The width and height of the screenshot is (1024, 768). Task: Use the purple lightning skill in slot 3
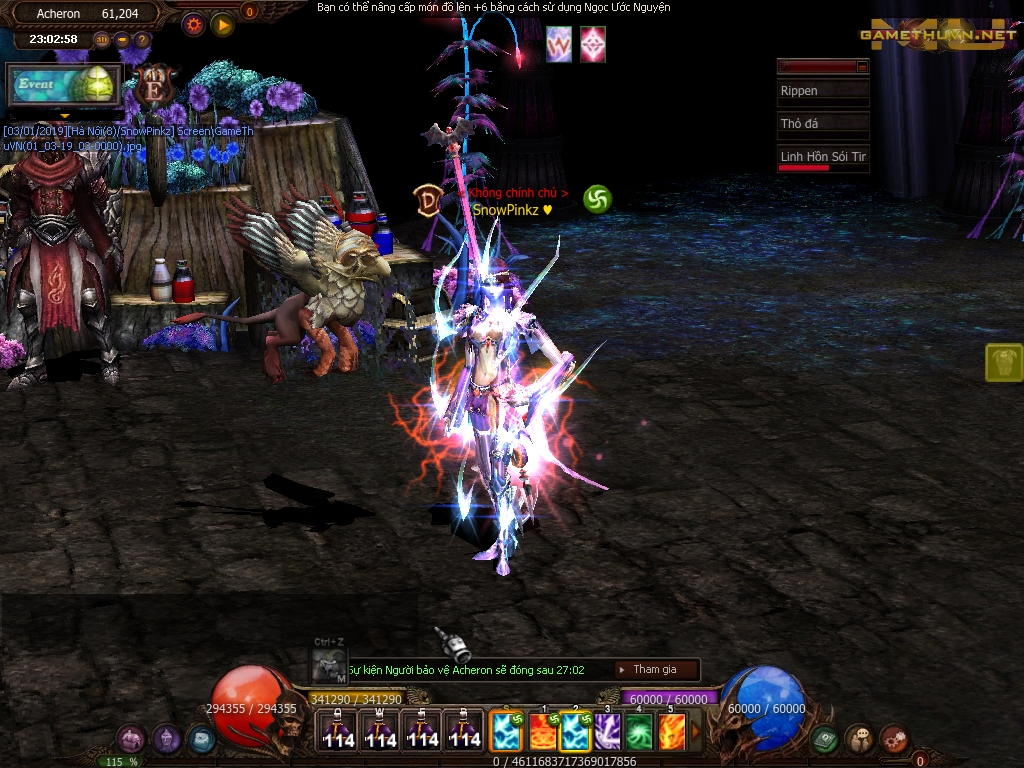coord(608,732)
